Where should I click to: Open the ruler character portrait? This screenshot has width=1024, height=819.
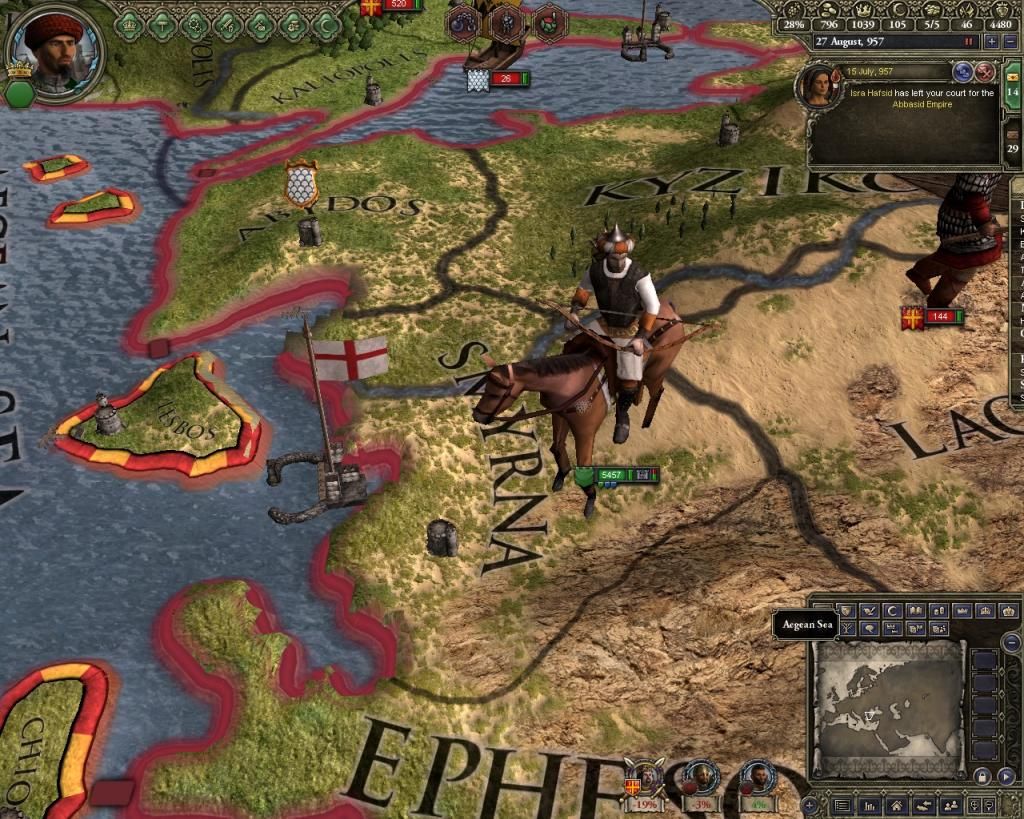click(55, 50)
